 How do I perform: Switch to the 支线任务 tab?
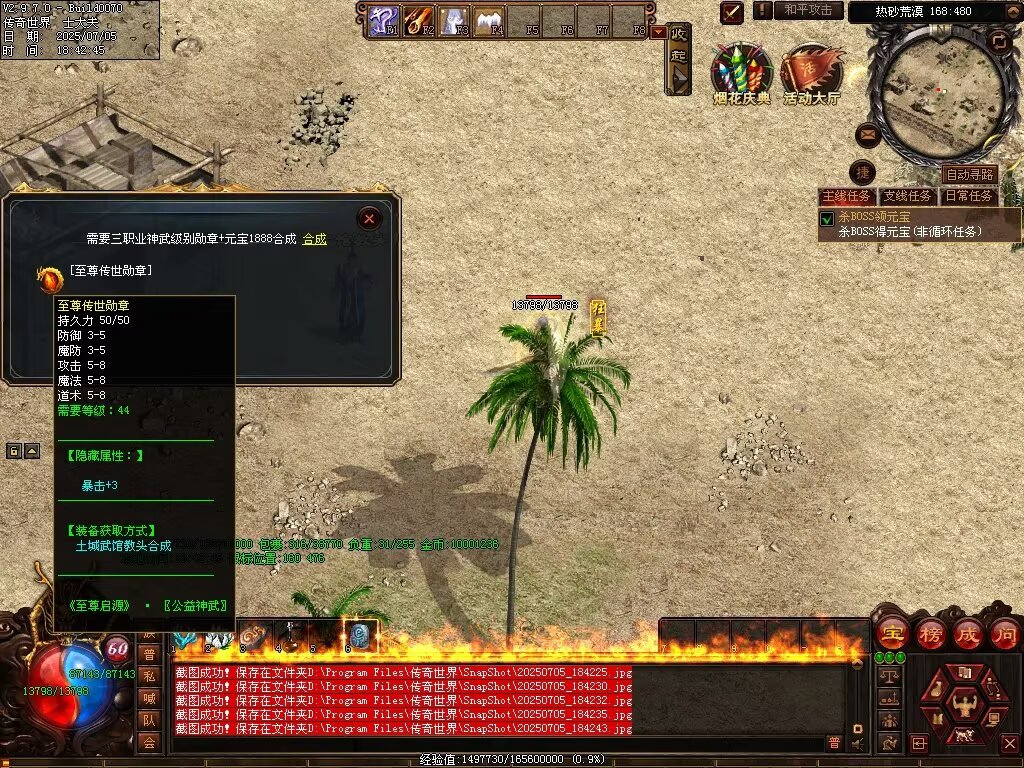click(x=908, y=196)
